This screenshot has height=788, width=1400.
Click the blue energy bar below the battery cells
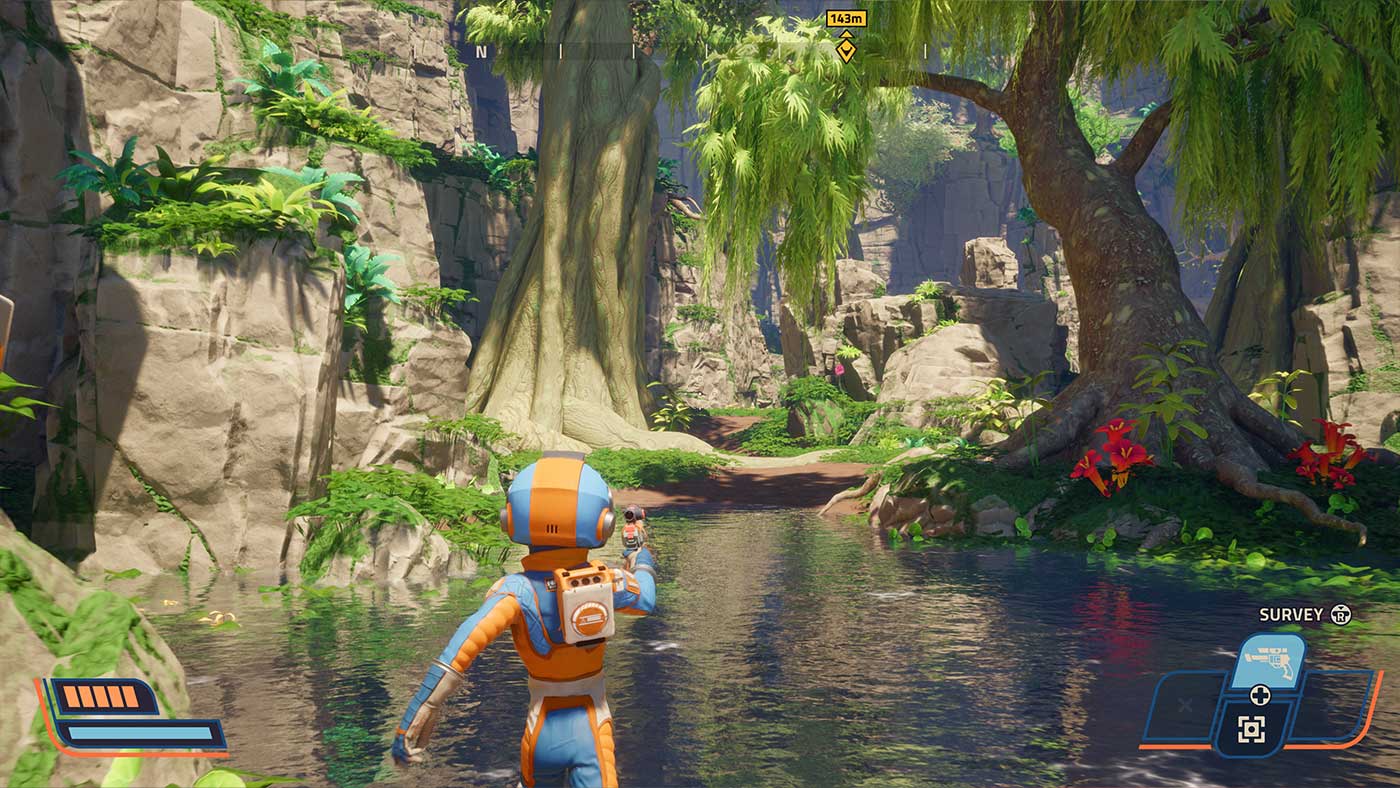tap(141, 733)
